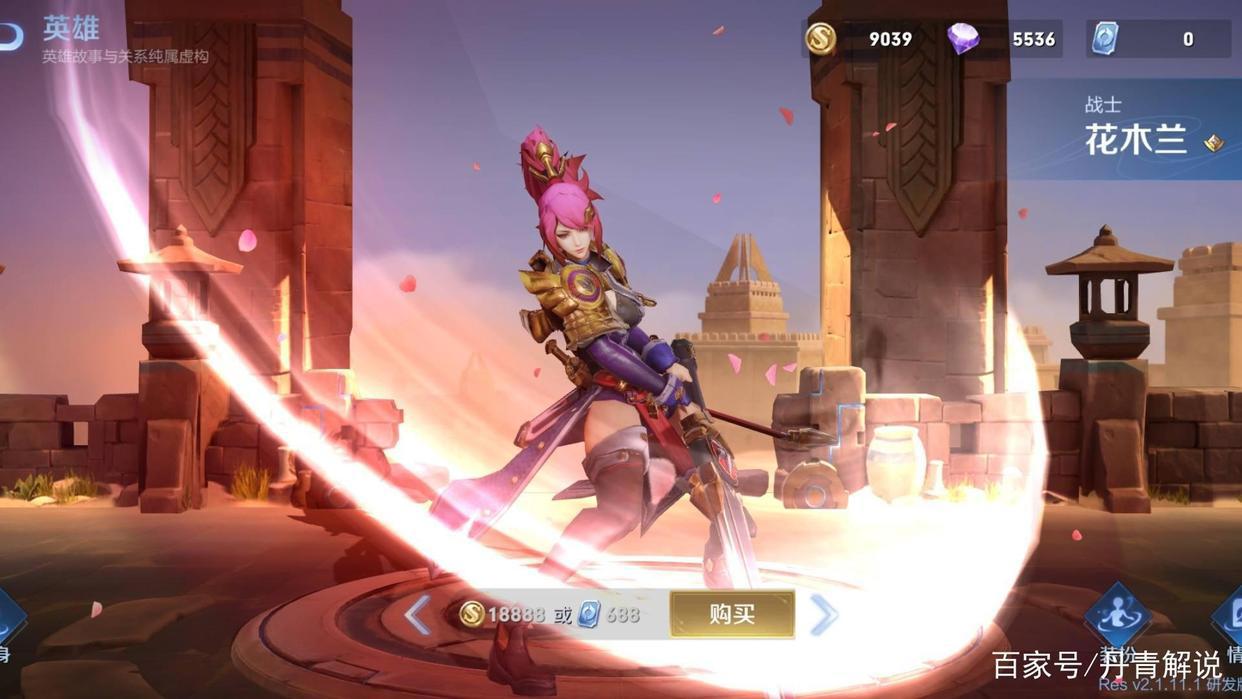Image resolution: width=1242 pixels, height=699 pixels.
Task: Open the gold coin currency display
Action: point(821,39)
